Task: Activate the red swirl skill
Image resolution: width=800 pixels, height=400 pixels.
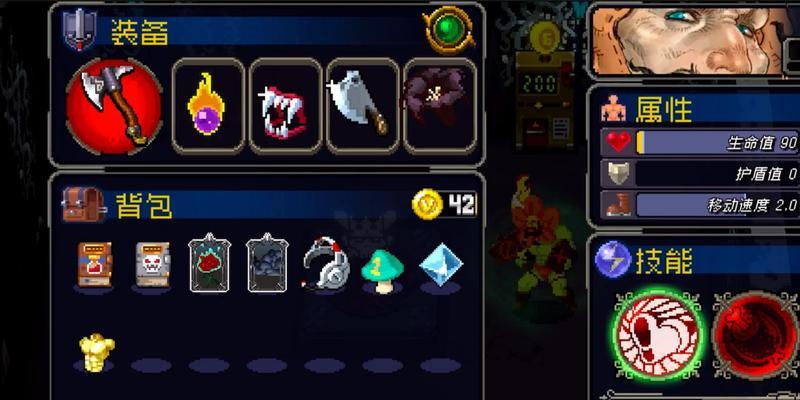Action: 760,336
